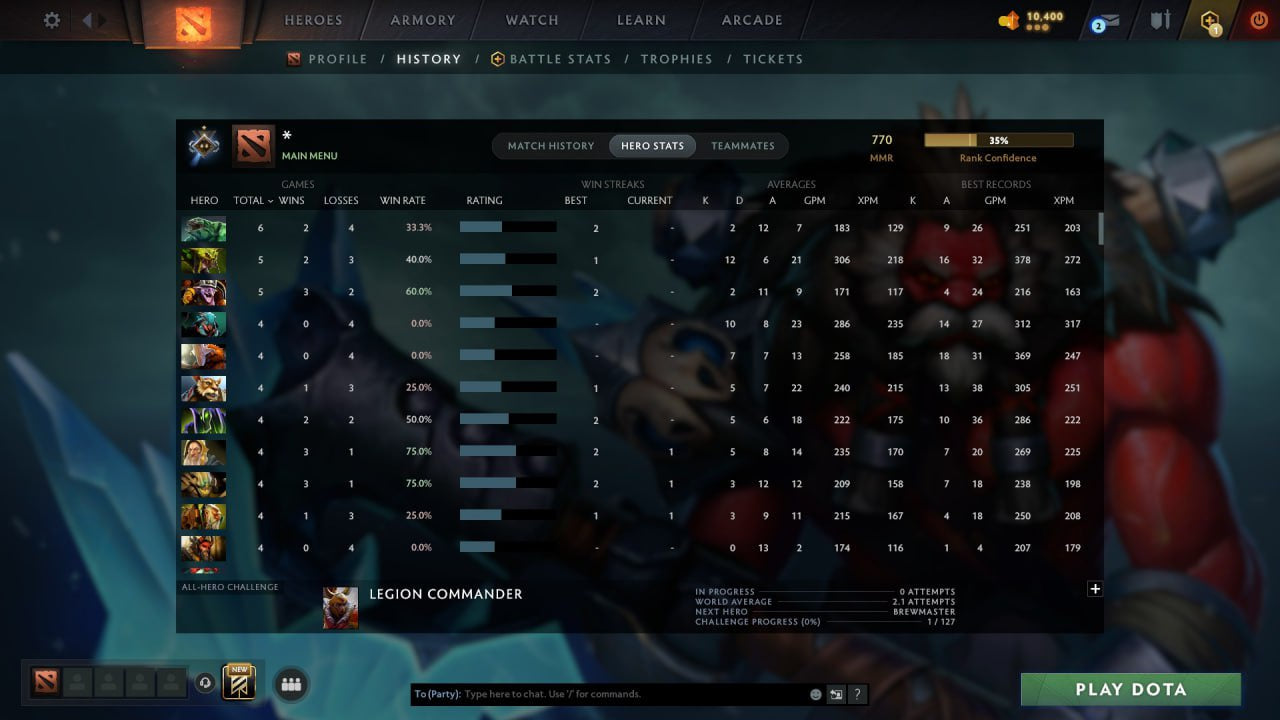Open the Dota Plus hexagon icon
This screenshot has width=1280, height=720.
1209,19
